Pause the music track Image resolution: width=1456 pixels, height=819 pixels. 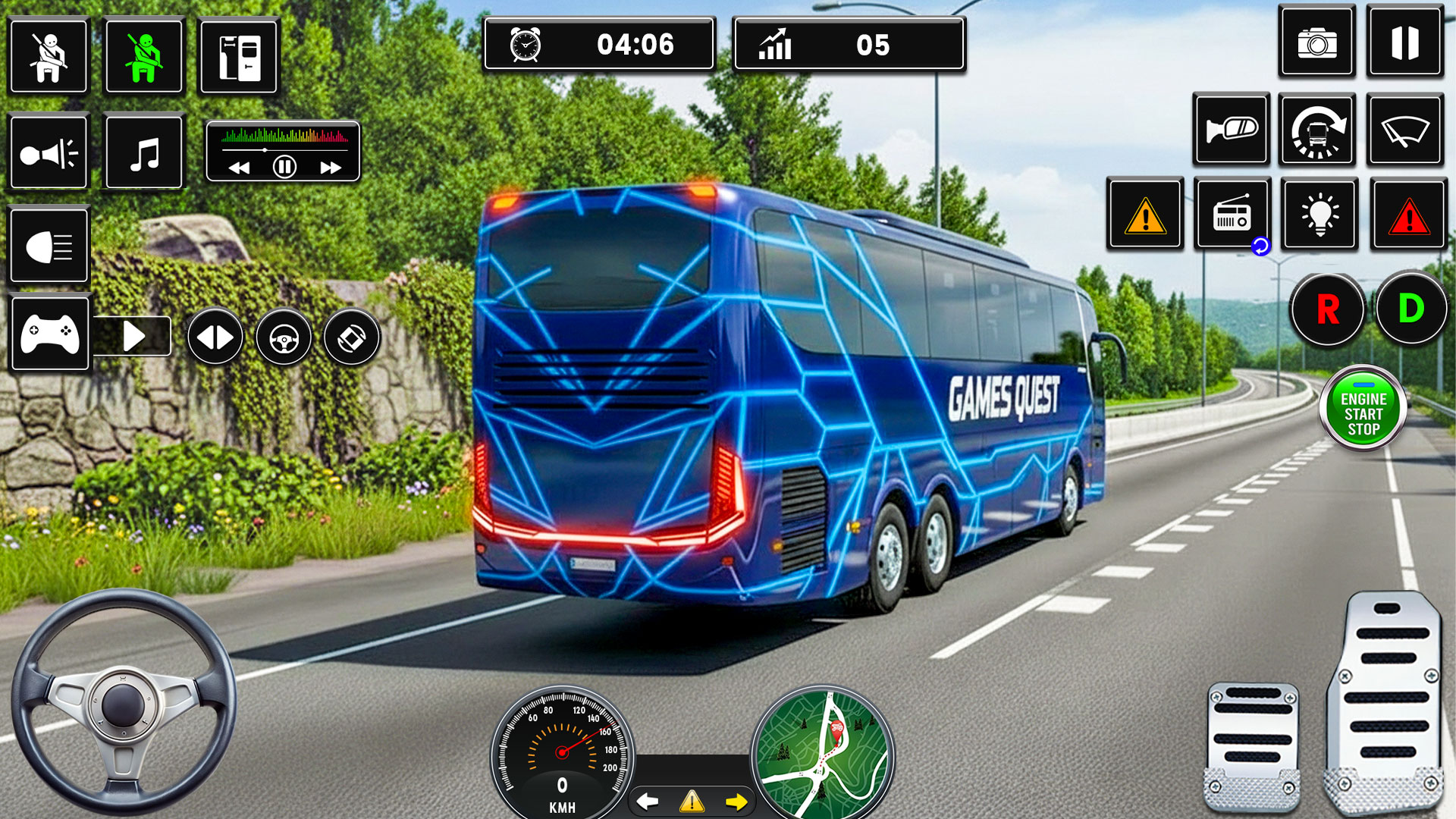[284, 168]
